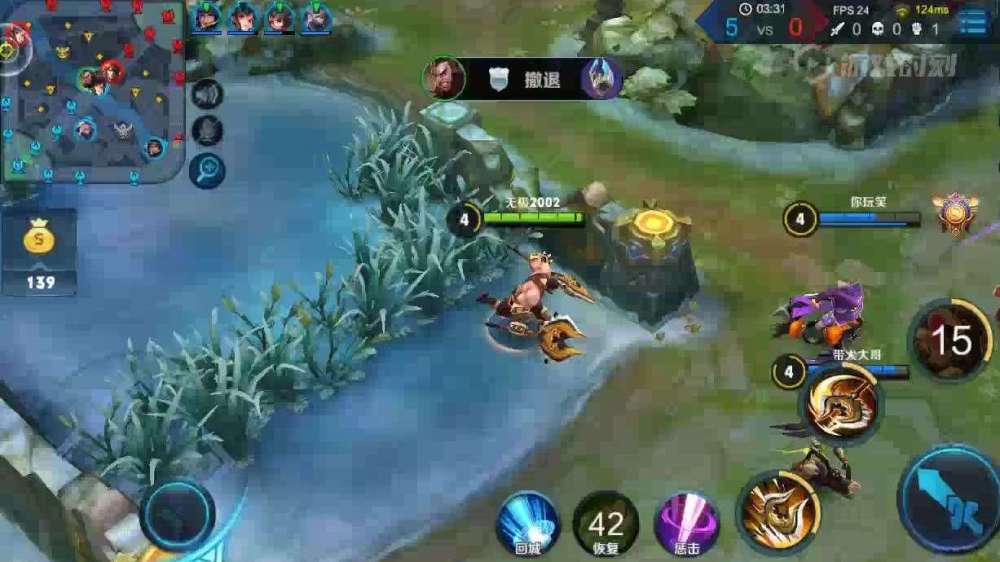Tap the battlefield minimap
This screenshot has height=562, width=1000.
92,91
